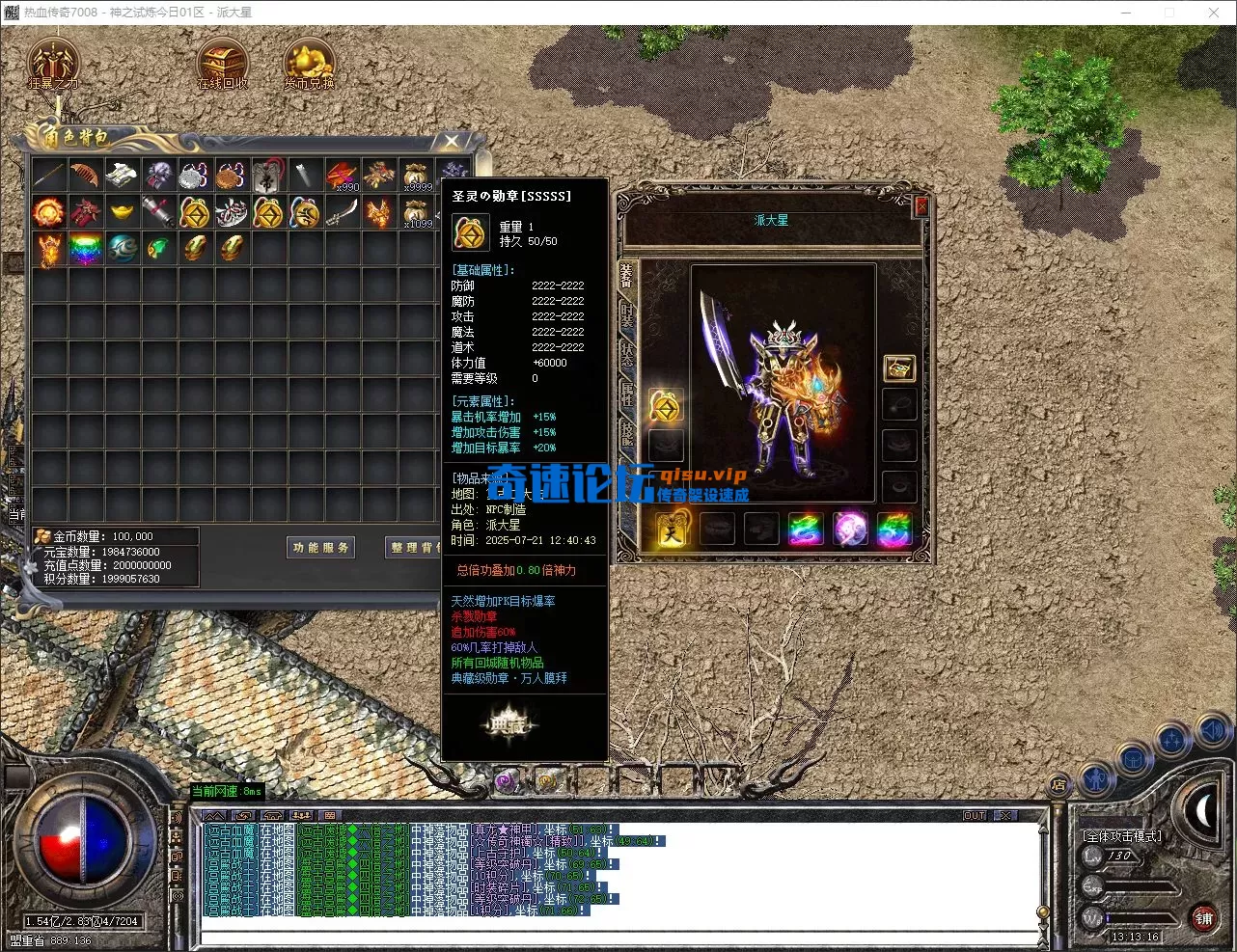The image size is (1237, 952).
Task: Click the red 铺 shop button
Action: [x=1203, y=918]
